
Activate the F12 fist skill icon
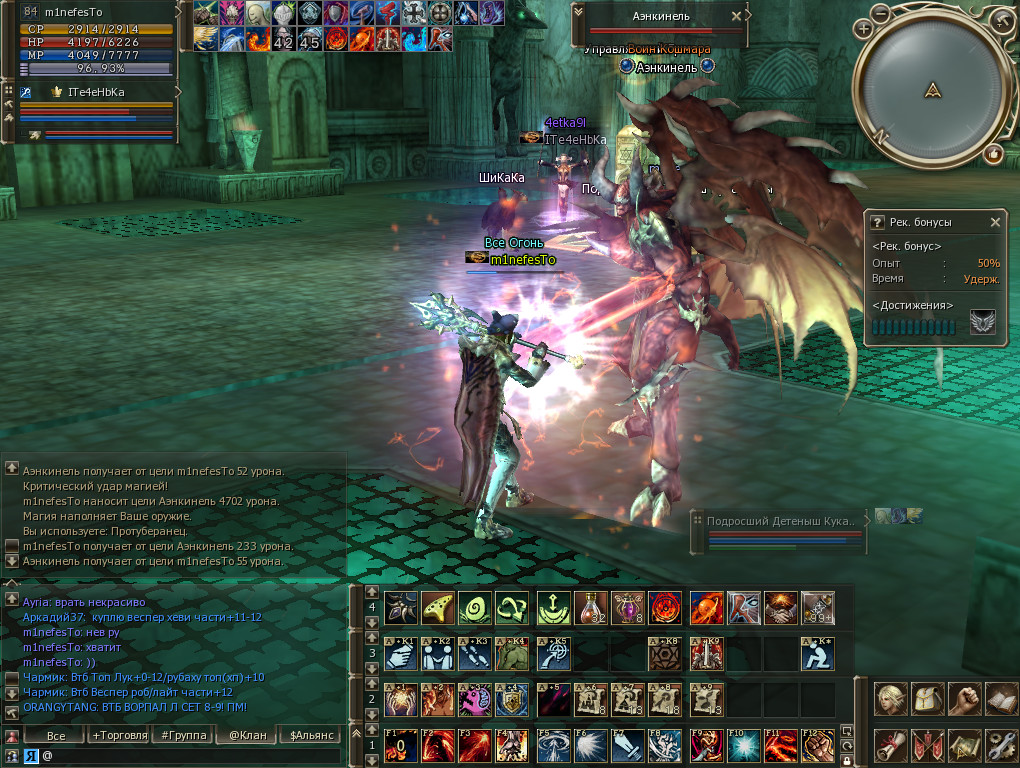[817, 745]
